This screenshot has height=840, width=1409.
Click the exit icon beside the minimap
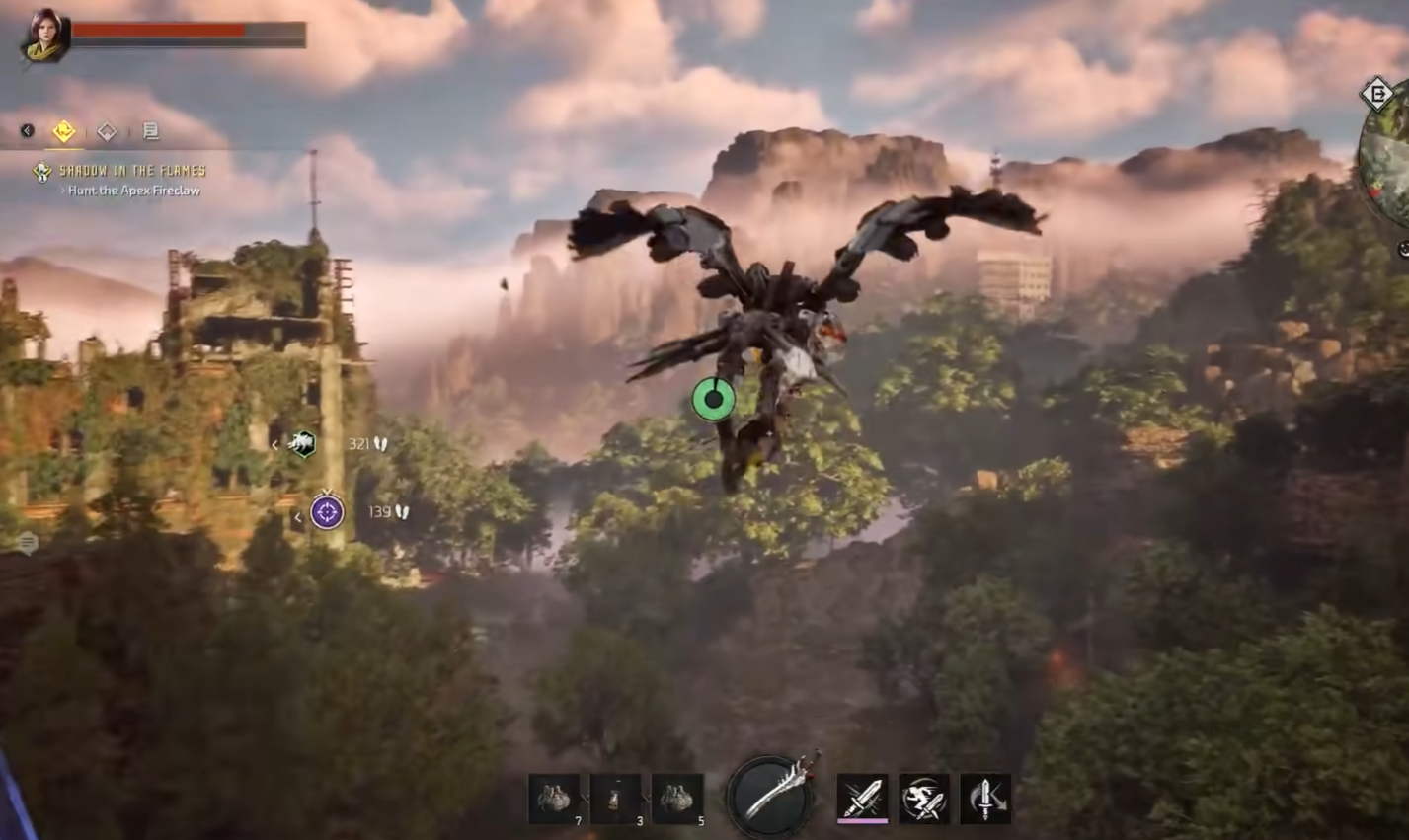(x=1376, y=95)
